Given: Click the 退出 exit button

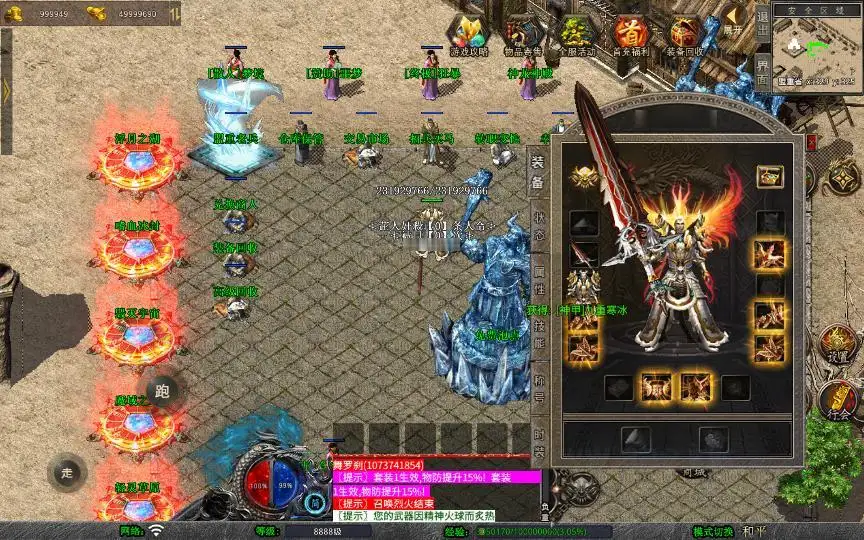Looking at the screenshot, I should [x=762, y=20].
